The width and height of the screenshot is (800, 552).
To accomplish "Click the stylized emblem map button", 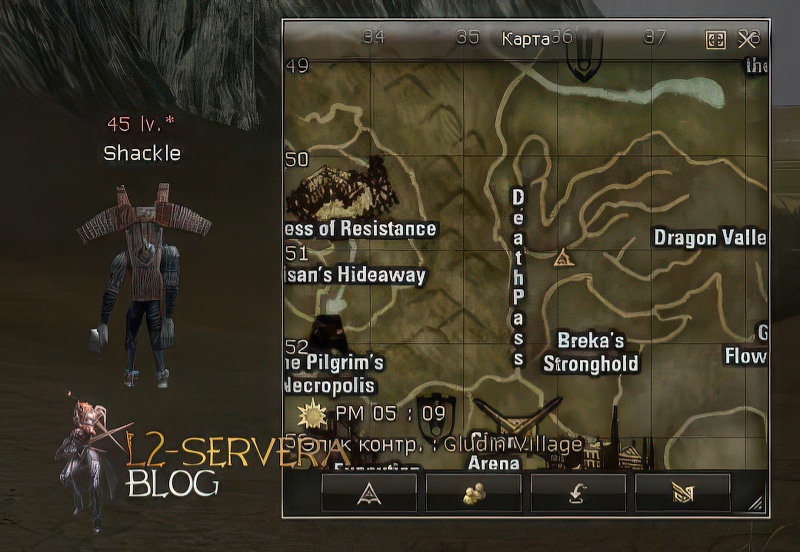I will (x=683, y=492).
